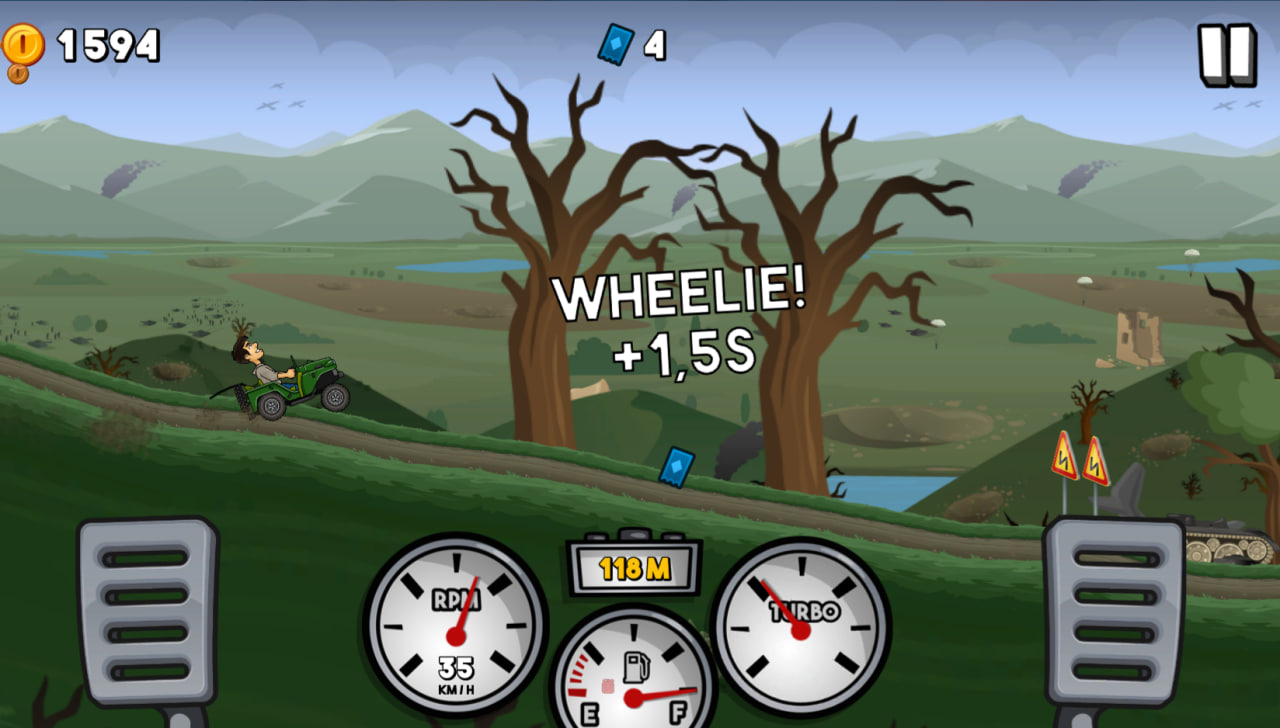The height and width of the screenshot is (728, 1280).
Task: Hit the gas pedal
Action: 1113,611
